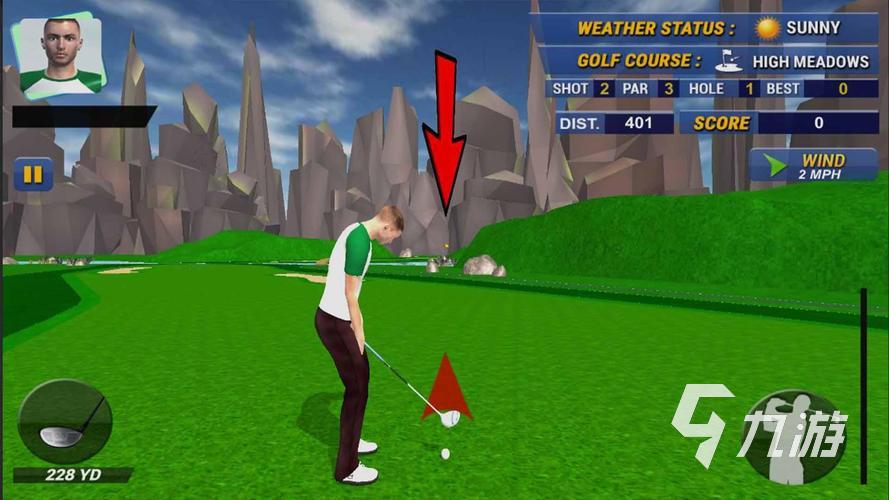Viewport: 889px width, 500px height.
Task: Open the golf club selector
Action: pyautogui.click(x=66, y=423)
